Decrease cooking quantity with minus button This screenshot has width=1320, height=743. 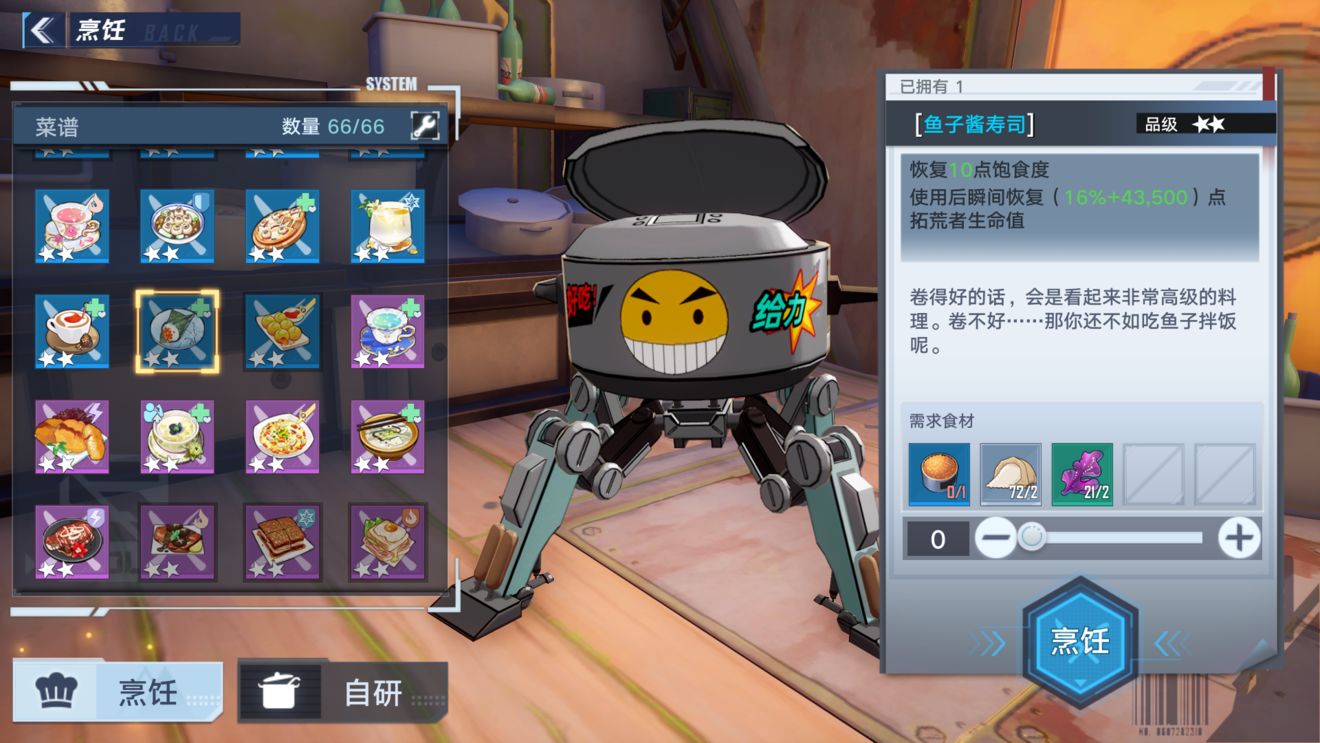[x=995, y=538]
